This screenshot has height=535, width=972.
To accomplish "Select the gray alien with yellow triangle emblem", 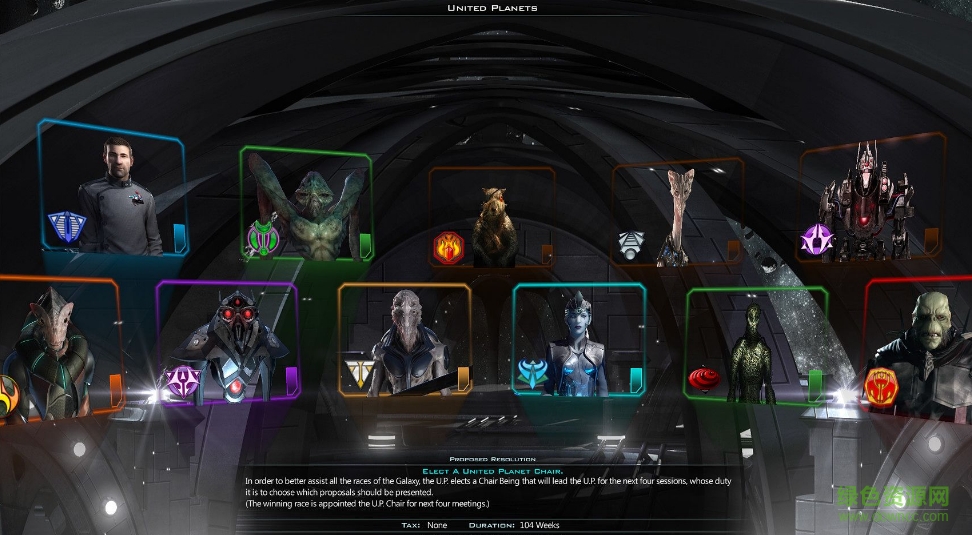I will click(405, 343).
